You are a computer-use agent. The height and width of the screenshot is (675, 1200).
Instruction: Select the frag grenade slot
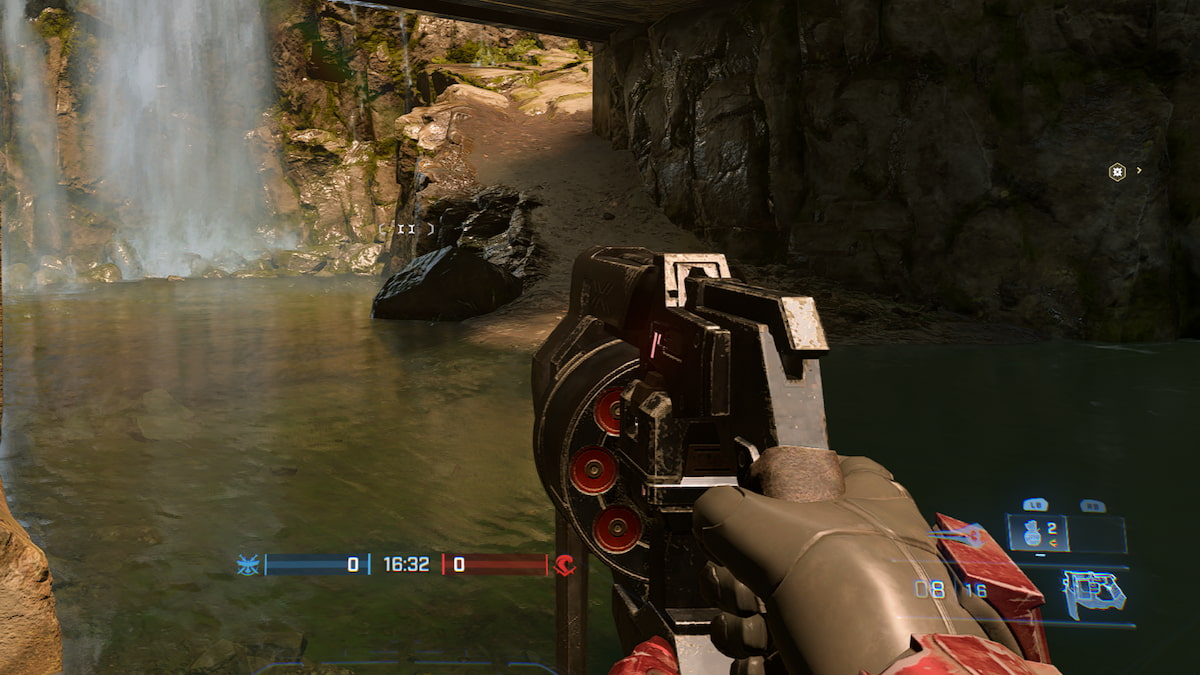pos(1037,533)
